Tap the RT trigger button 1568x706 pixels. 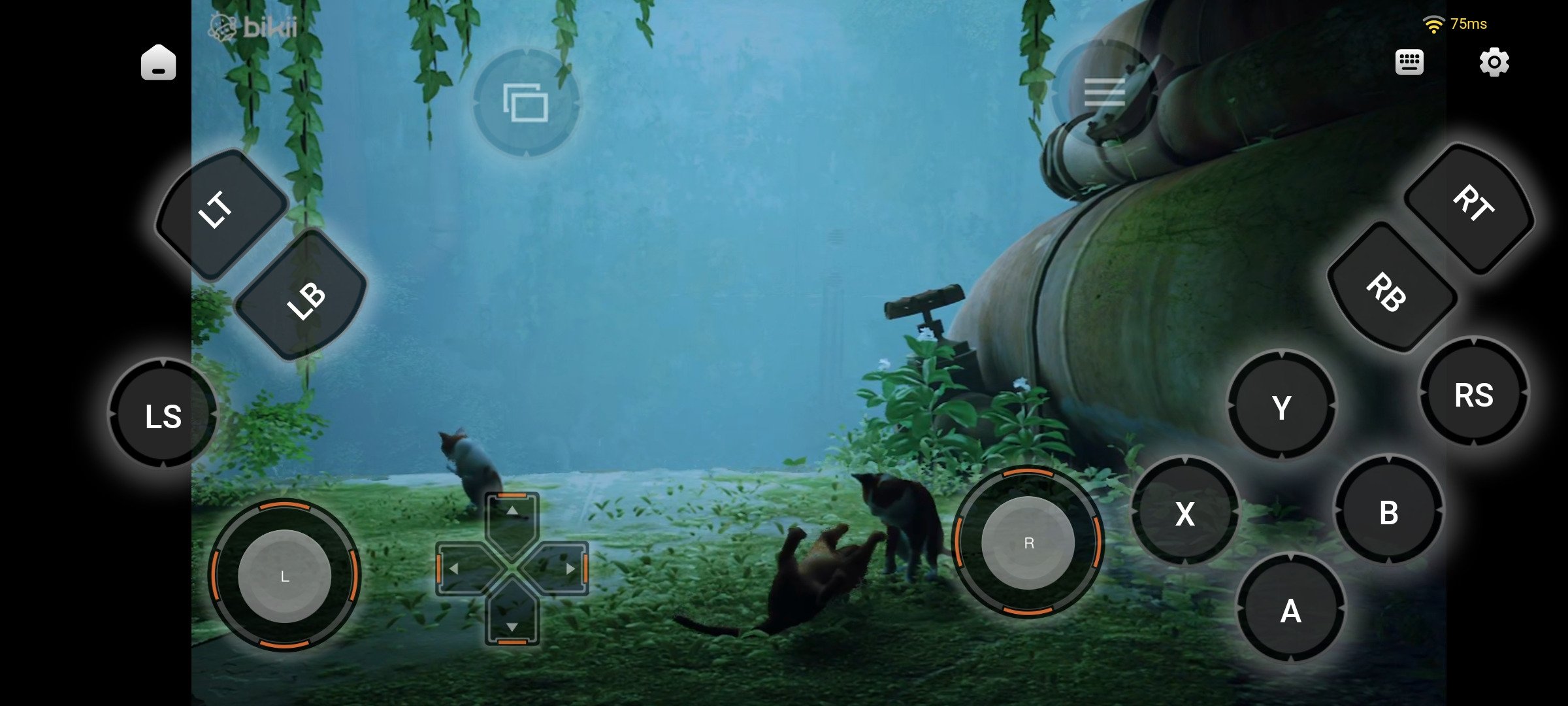1471,206
